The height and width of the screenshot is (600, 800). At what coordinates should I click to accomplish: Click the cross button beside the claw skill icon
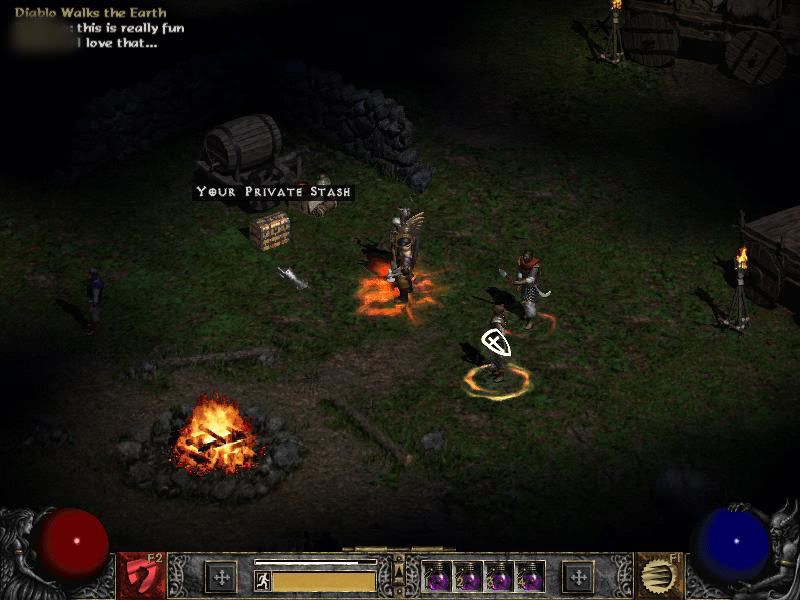pyautogui.click(x=577, y=577)
